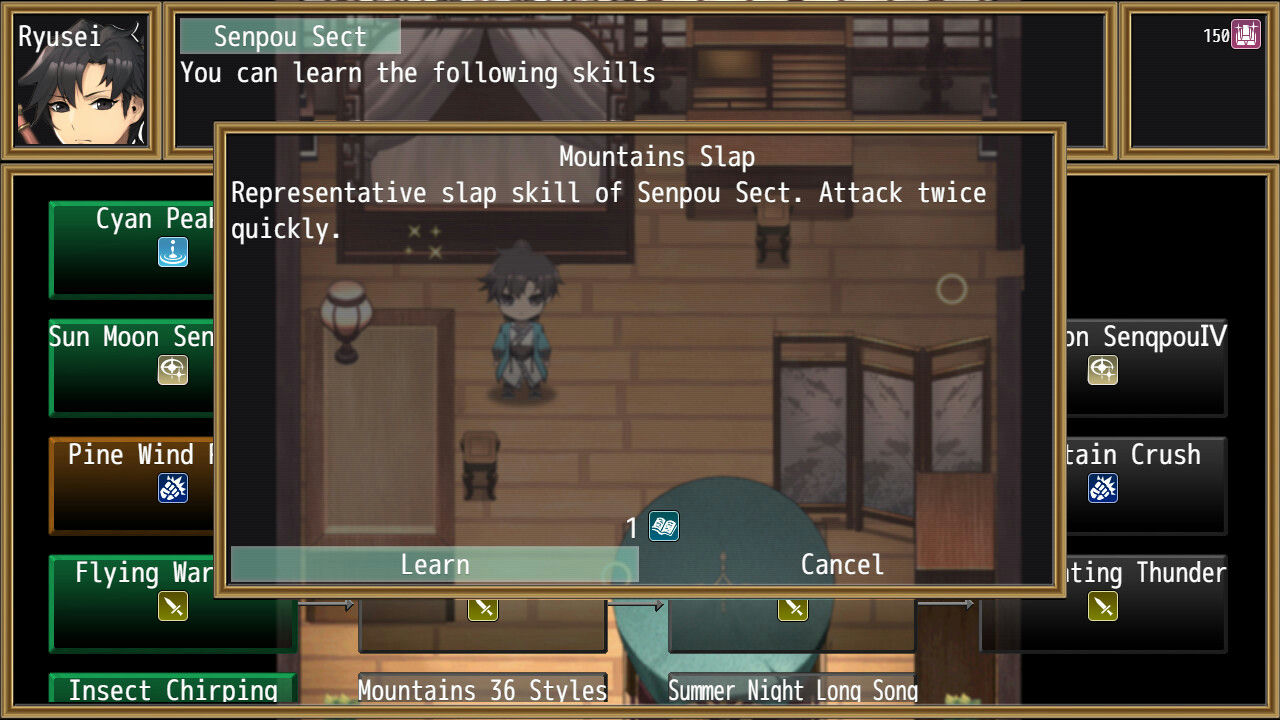Viewport: 1280px width, 720px height.
Task: Click the blue fist icon on Pine Wind skill
Action: pos(172,488)
